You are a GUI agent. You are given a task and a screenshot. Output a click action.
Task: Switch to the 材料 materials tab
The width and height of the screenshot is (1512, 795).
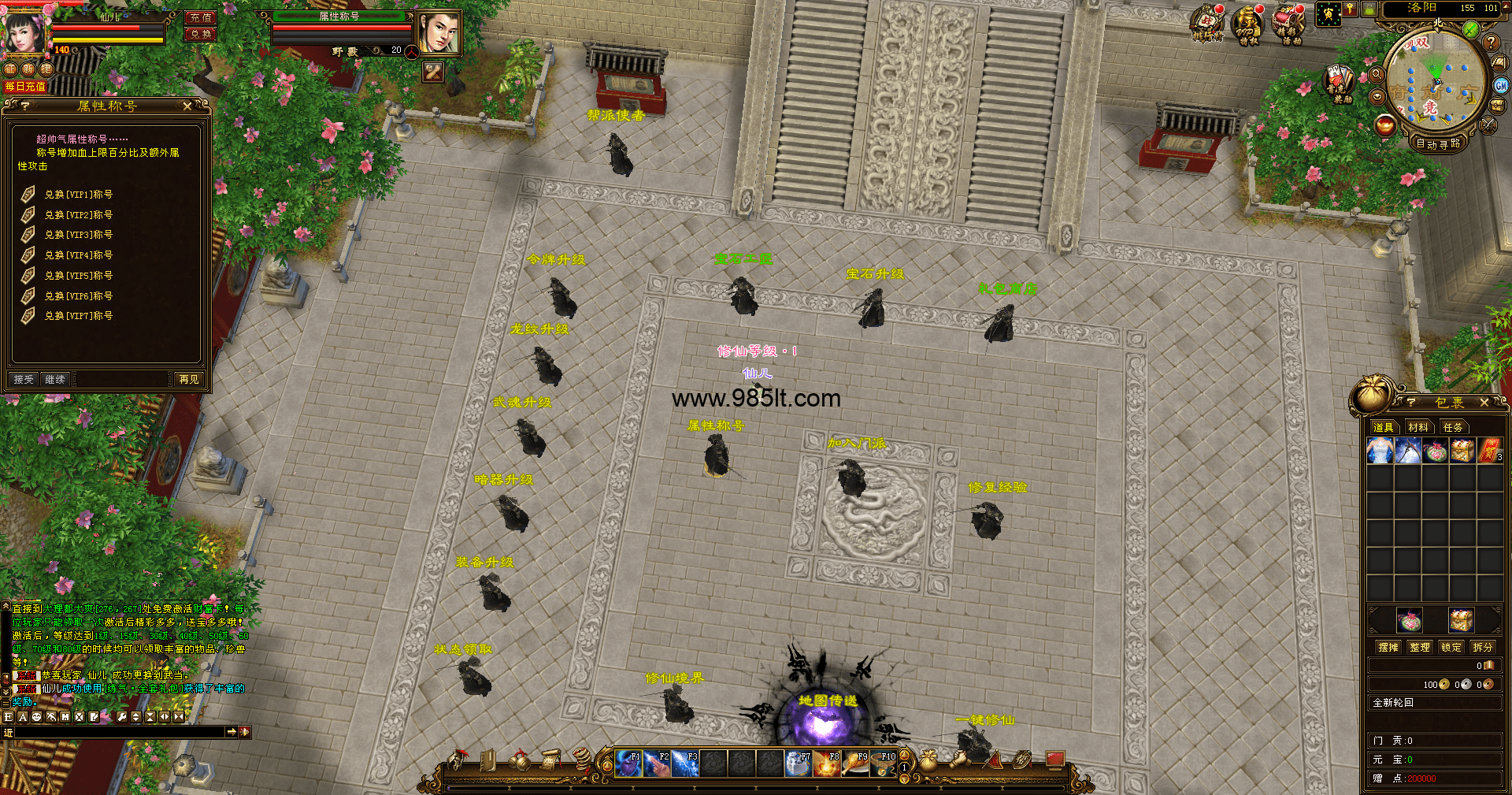click(1418, 427)
